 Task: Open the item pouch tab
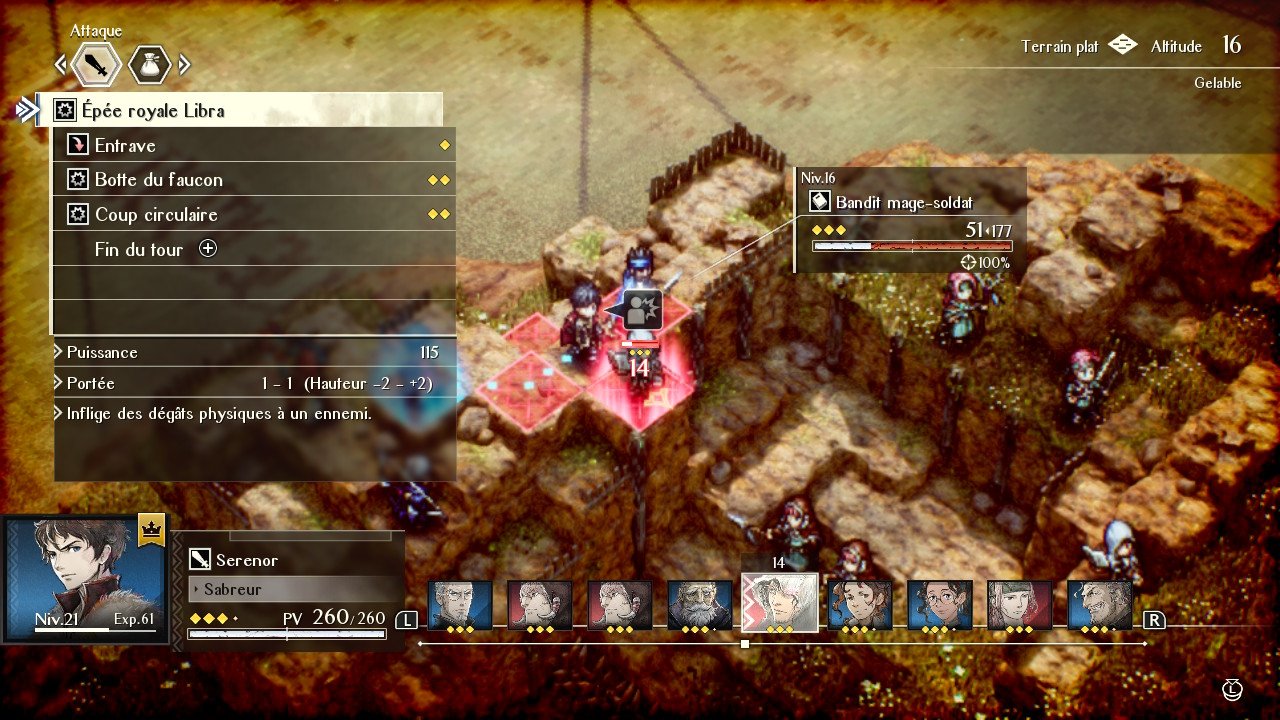click(x=149, y=66)
